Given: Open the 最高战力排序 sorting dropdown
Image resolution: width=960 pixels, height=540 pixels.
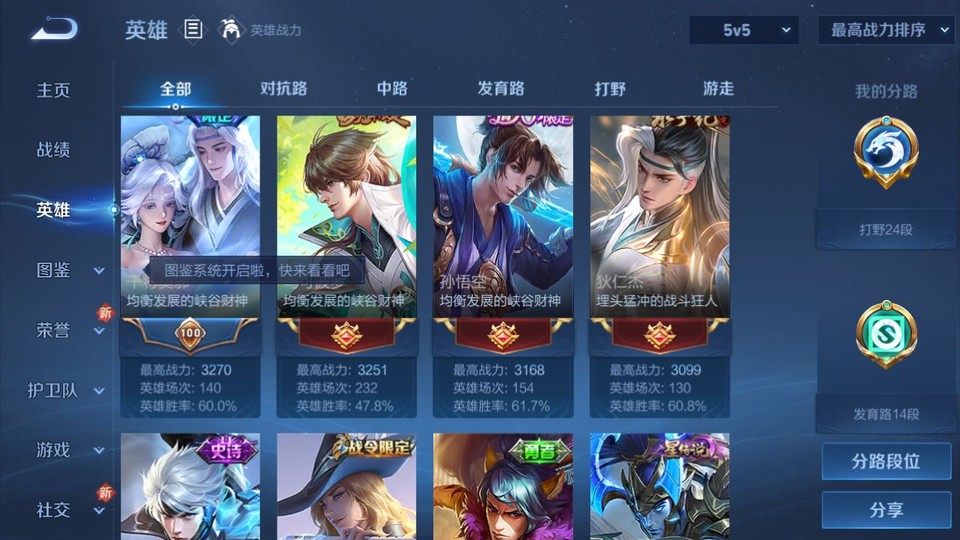Looking at the screenshot, I should tap(886, 30).
